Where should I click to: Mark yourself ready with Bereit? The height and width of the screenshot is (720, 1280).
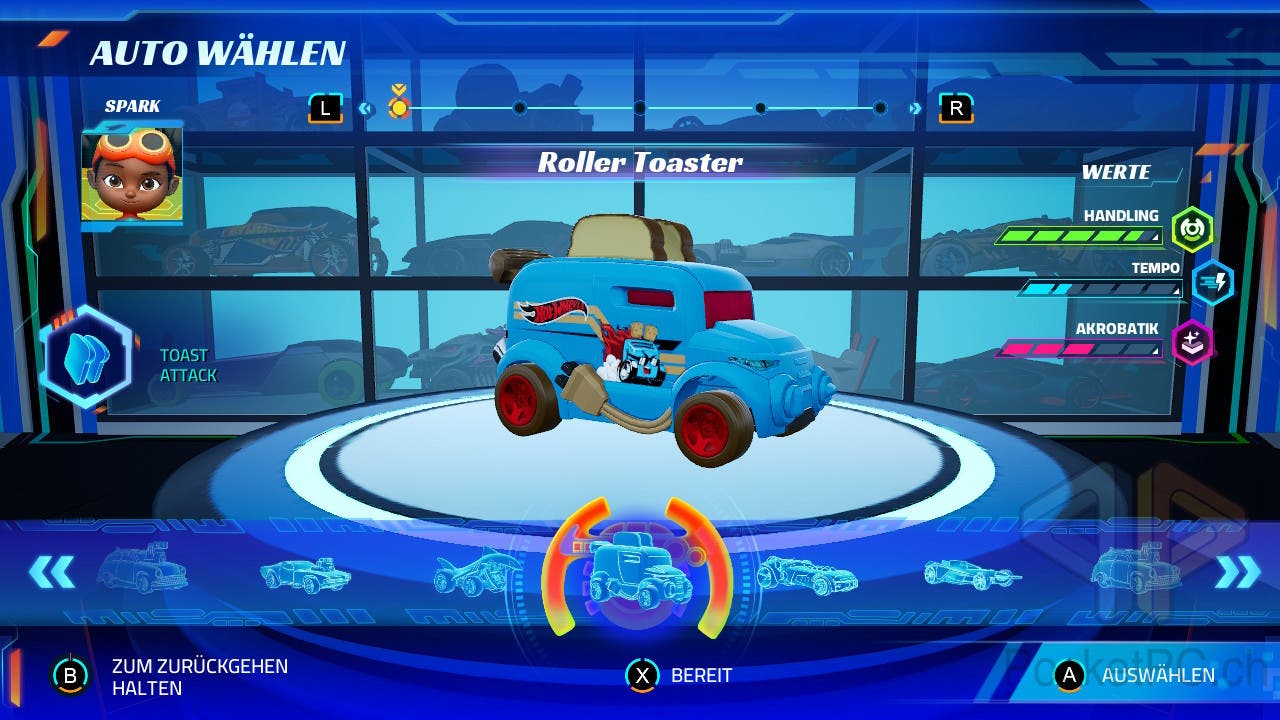coord(680,676)
